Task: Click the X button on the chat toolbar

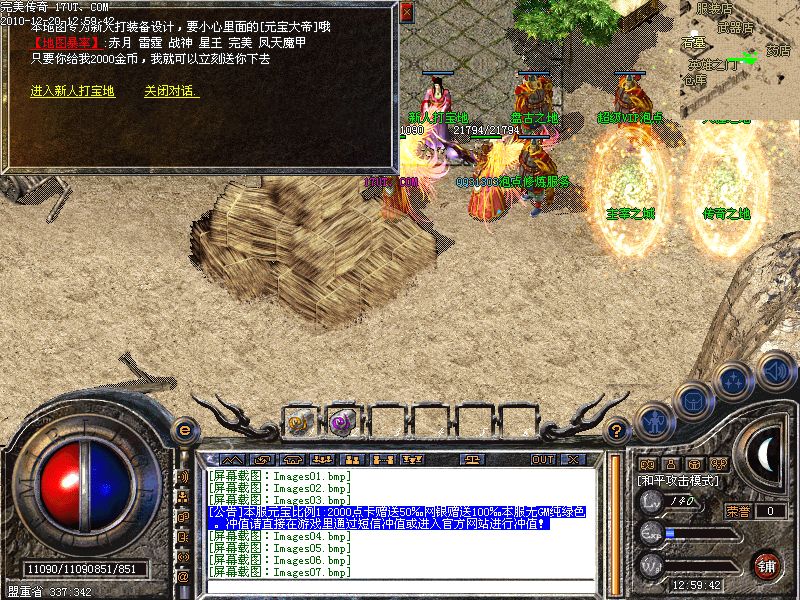Action: point(573,459)
